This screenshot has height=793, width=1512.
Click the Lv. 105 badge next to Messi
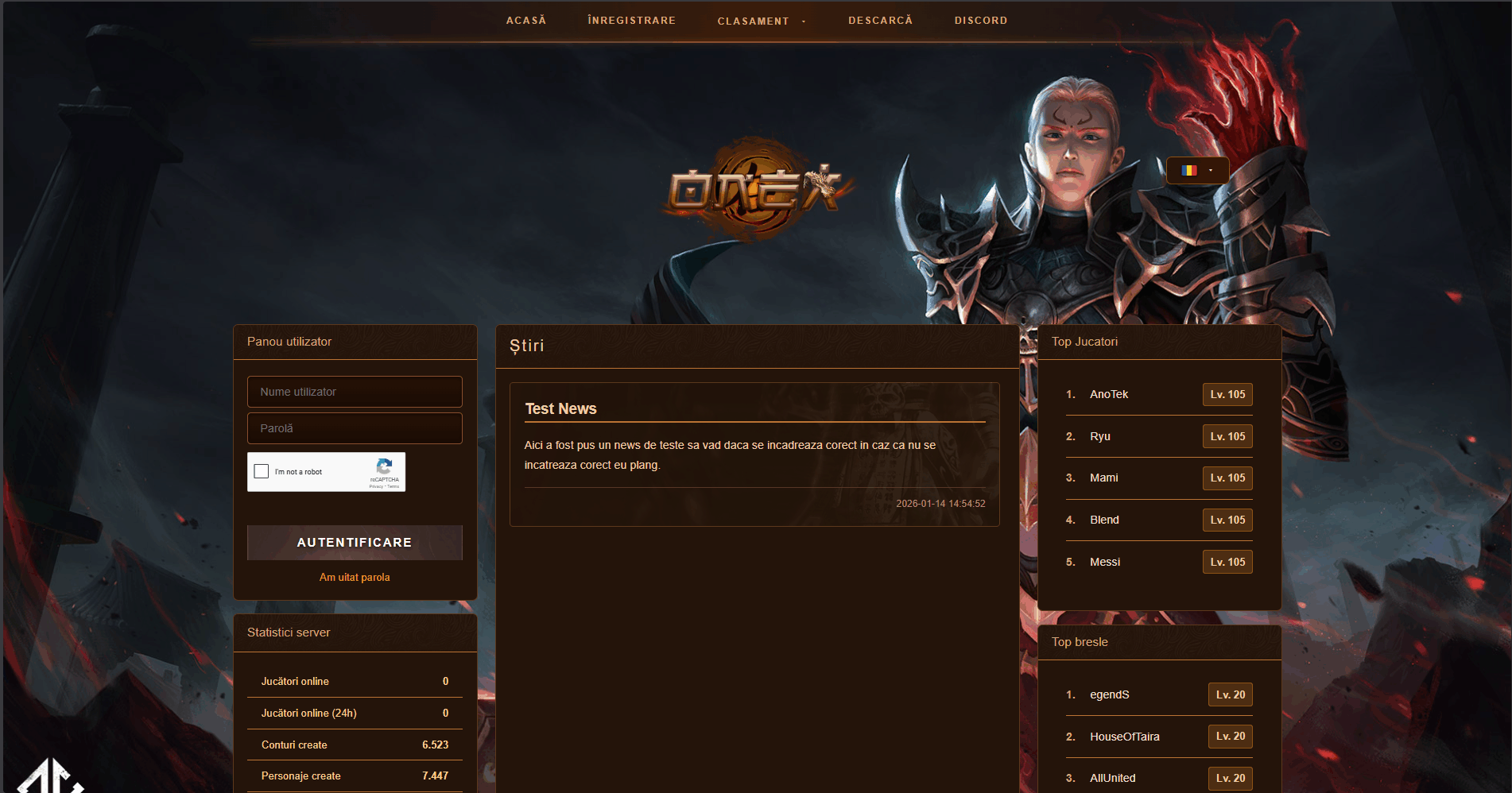(1227, 562)
